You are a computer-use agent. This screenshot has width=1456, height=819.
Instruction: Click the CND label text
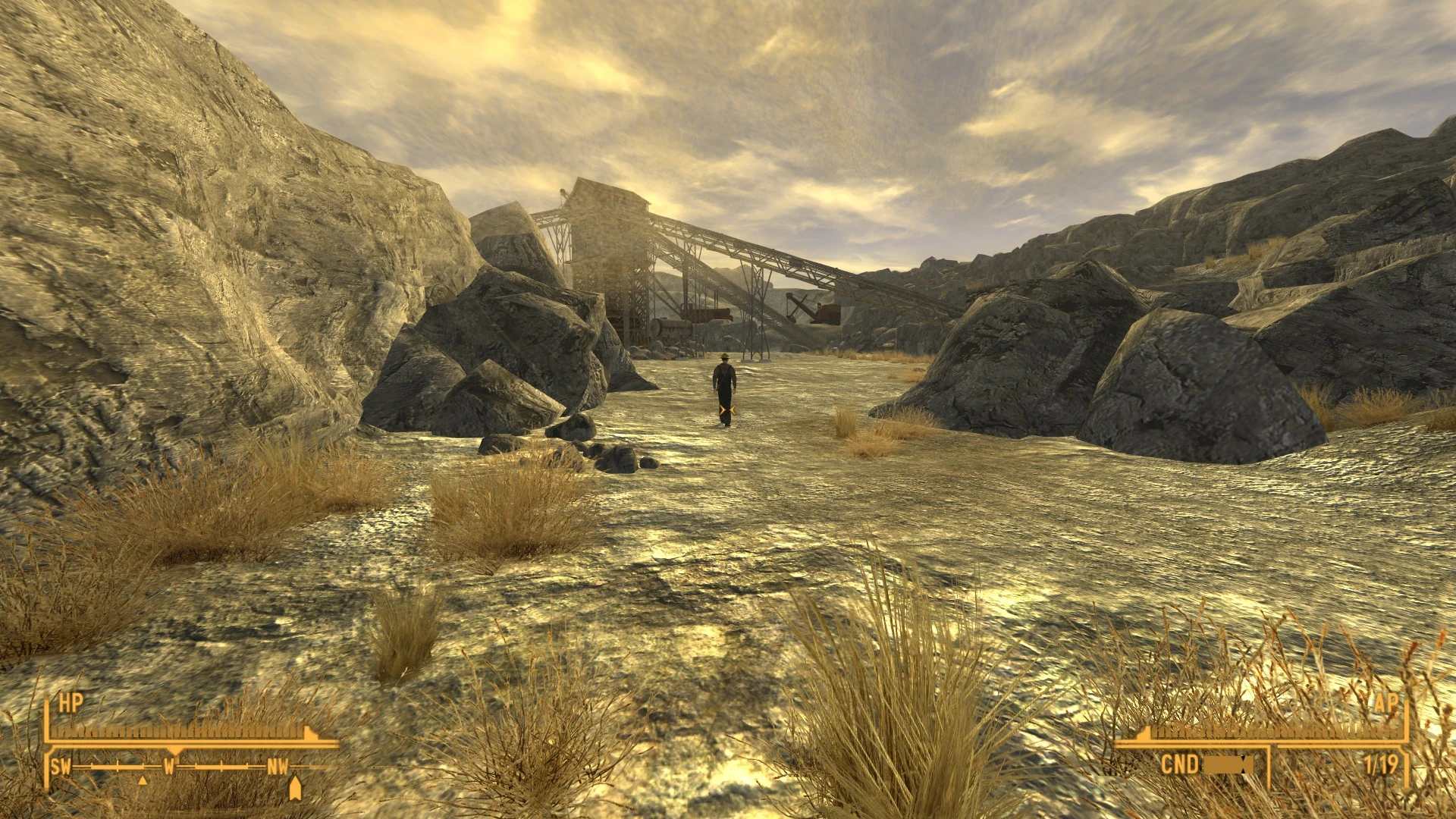tap(1181, 763)
